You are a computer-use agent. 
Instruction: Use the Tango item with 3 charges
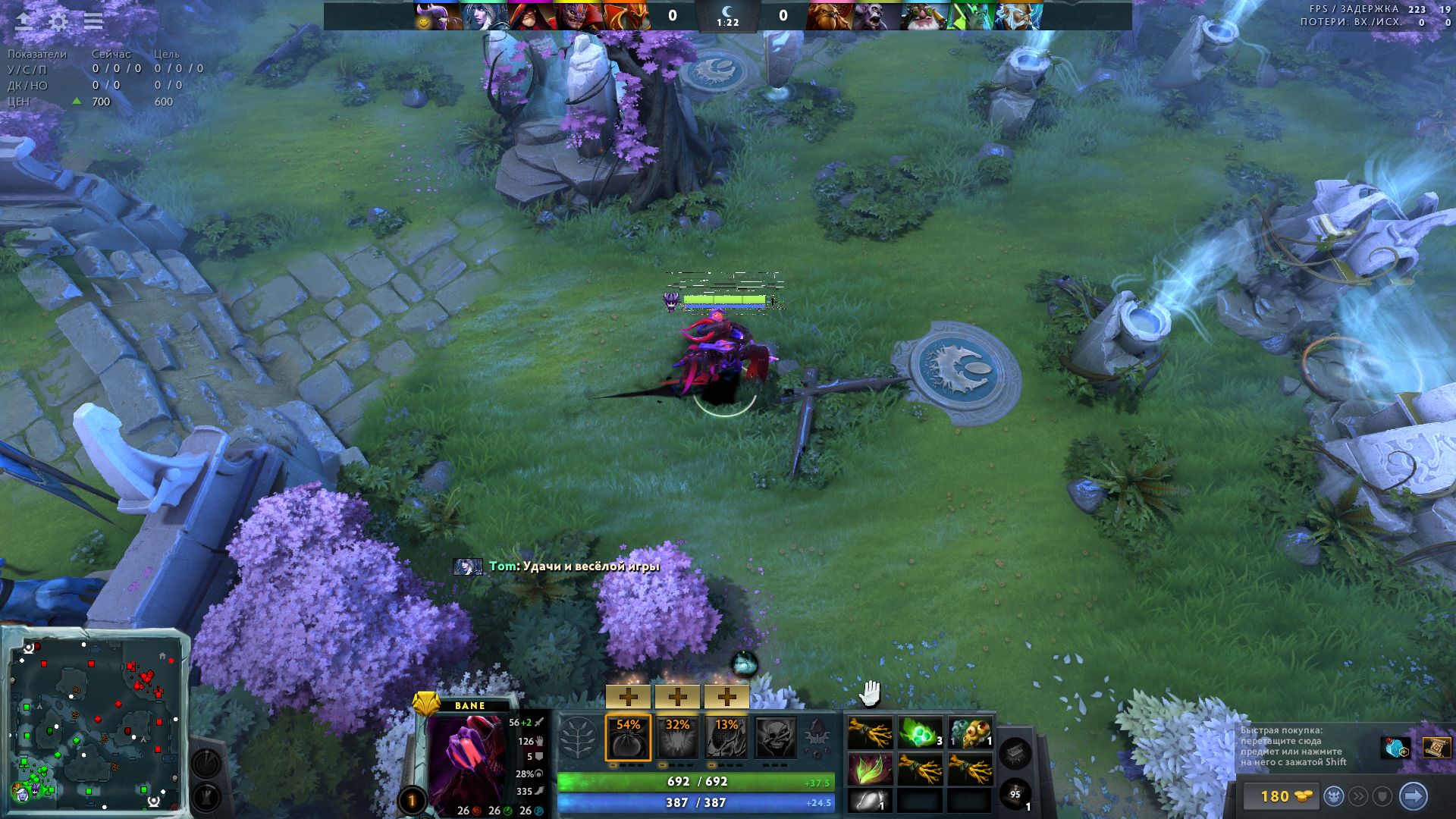(x=920, y=733)
